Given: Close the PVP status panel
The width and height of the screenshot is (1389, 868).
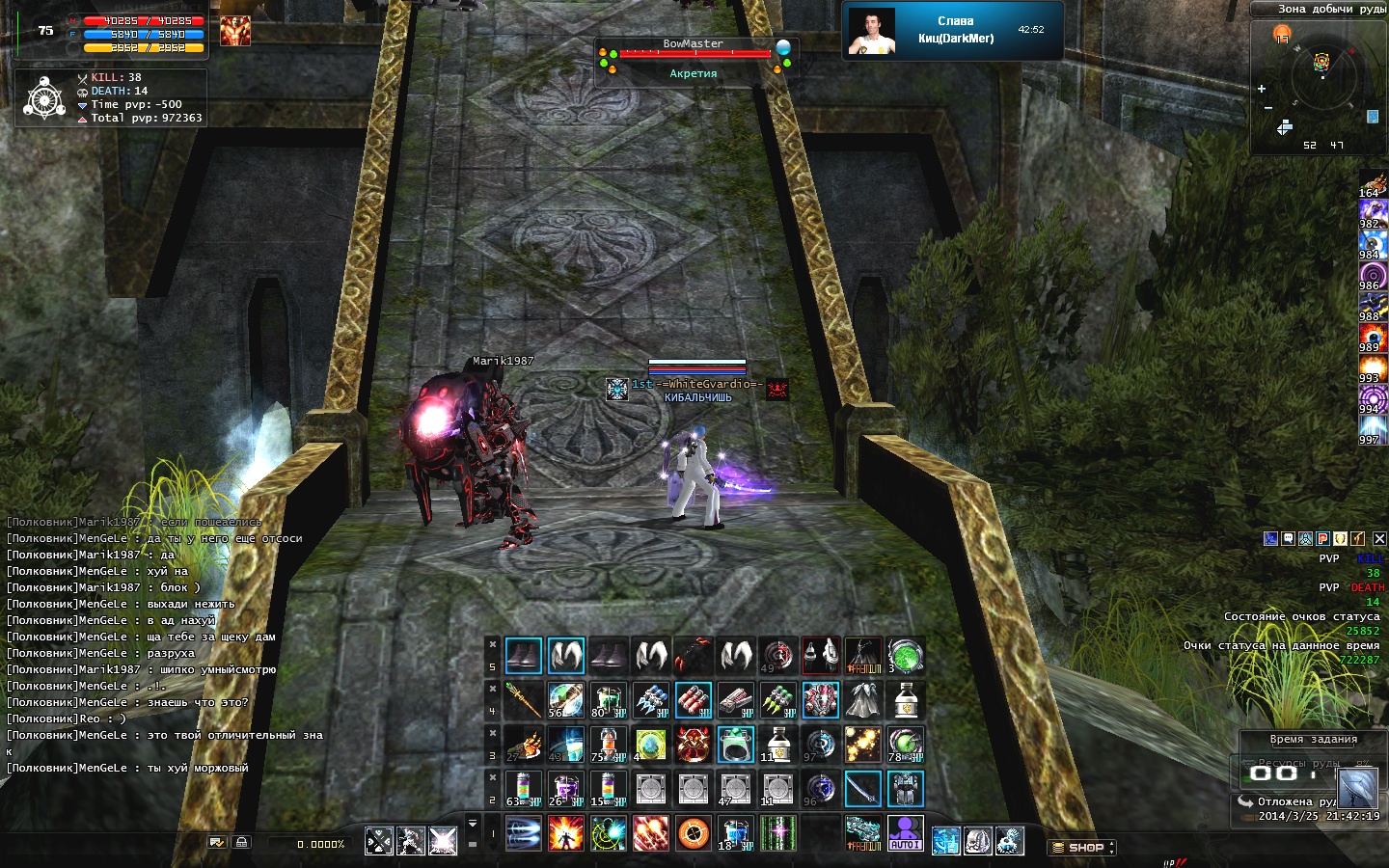Looking at the screenshot, I should click(x=1379, y=539).
